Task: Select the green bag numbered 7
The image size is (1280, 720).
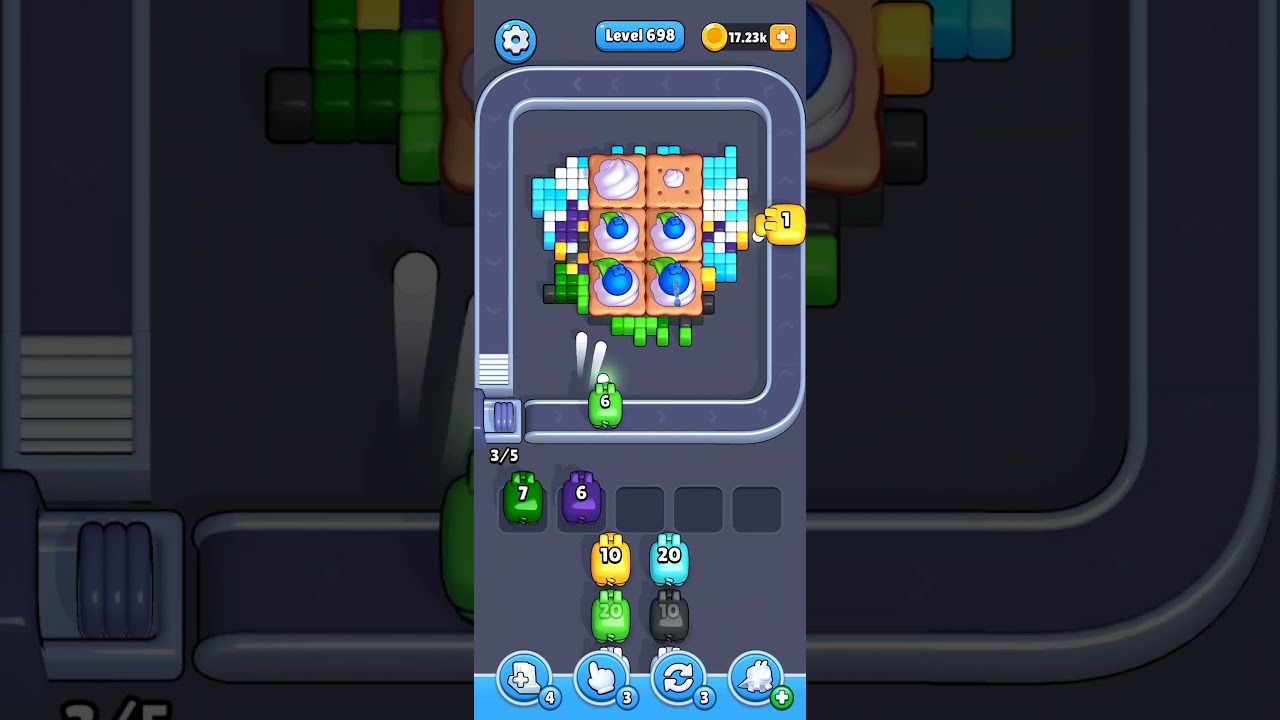Action: (522, 497)
